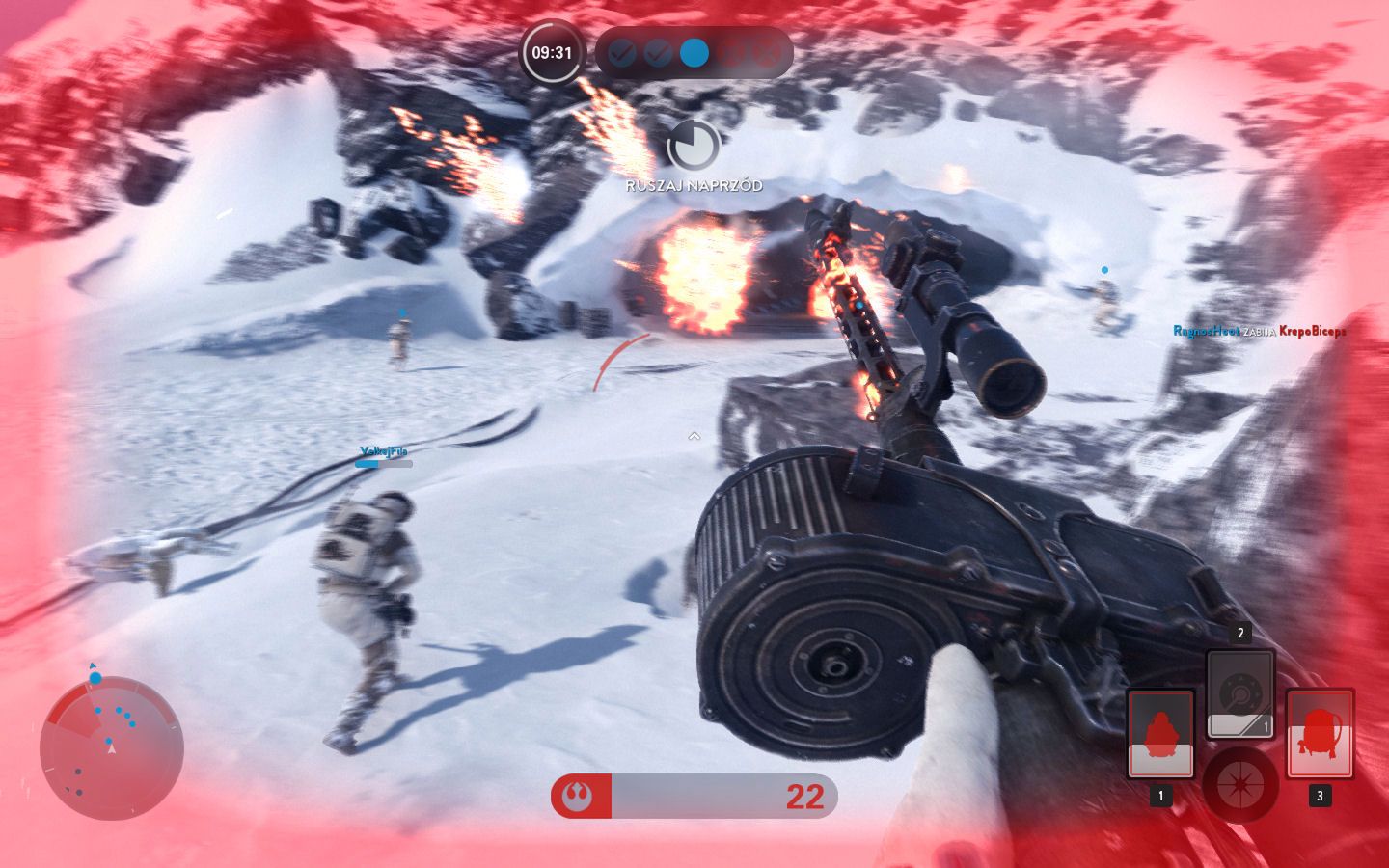
Task: Click the red health bar showing 22
Action: click(x=694, y=797)
